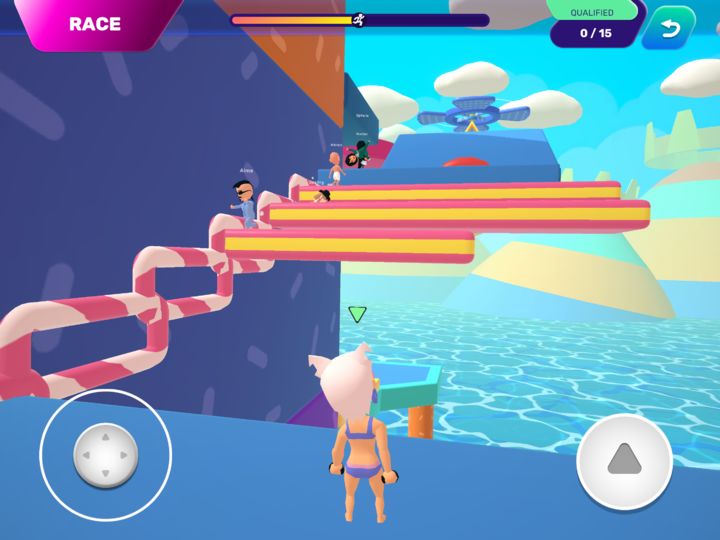Click the virtual joystick movement pad
The width and height of the screenshot is (720, 540).
click(105, 456)
